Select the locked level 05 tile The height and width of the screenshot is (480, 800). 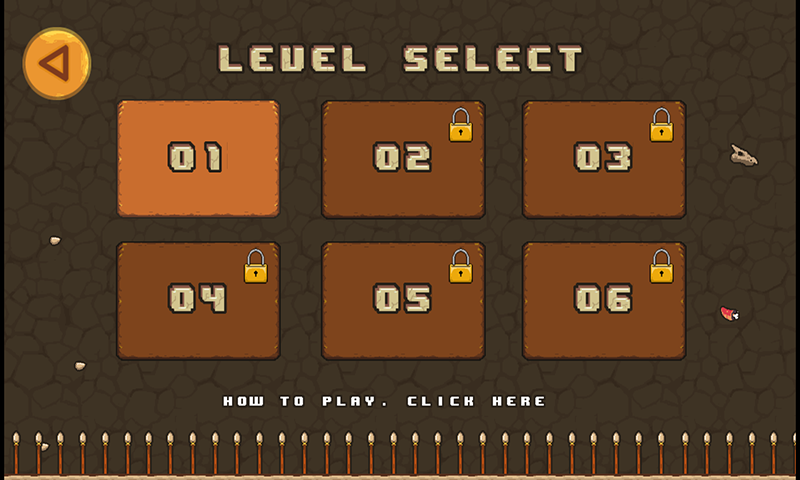tap(403, 300)
